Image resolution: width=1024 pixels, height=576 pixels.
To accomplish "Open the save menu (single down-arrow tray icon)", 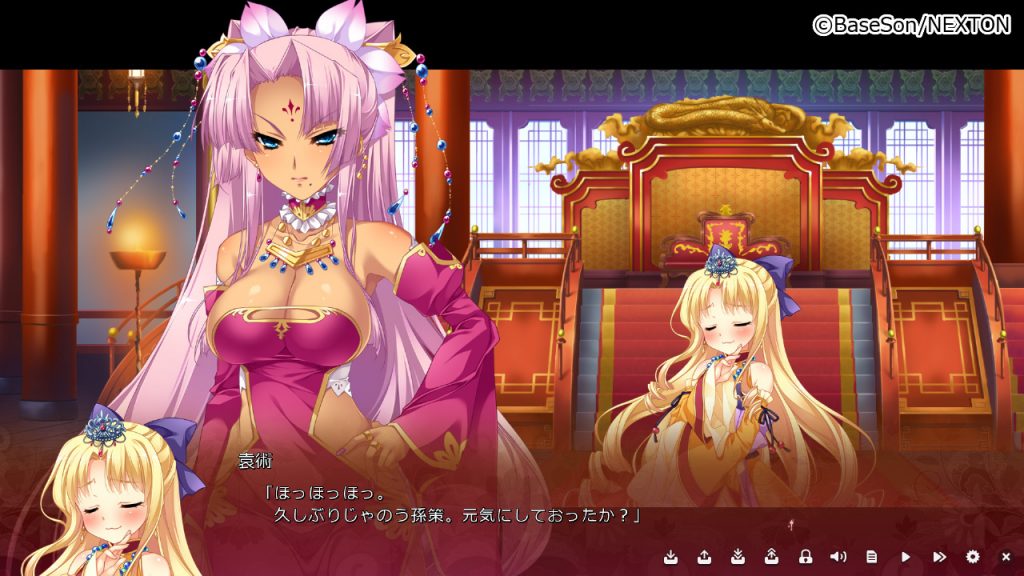I will click(670, 556).
